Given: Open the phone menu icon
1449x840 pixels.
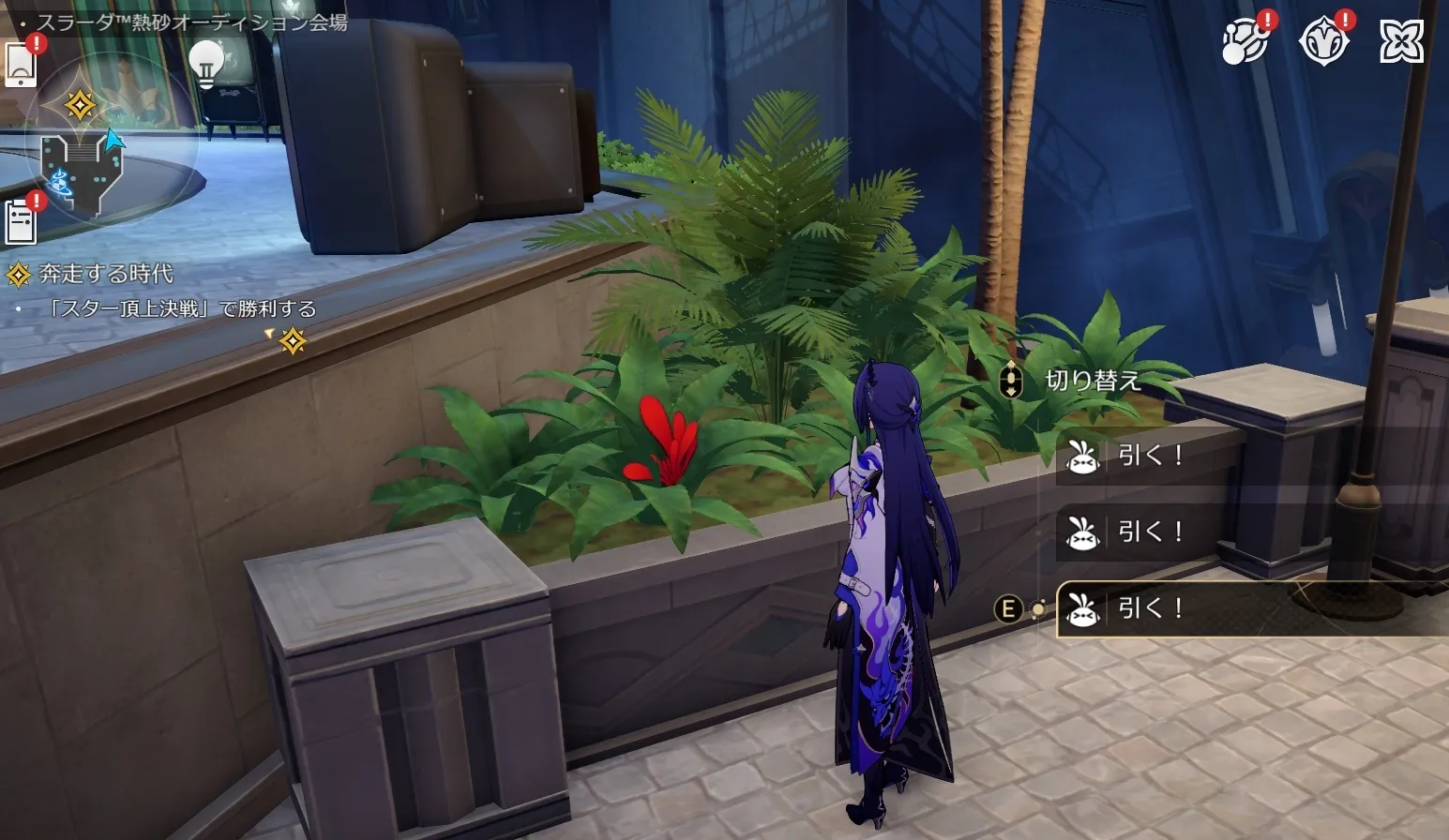Looking at the screenshot, I should pos(21,65).
